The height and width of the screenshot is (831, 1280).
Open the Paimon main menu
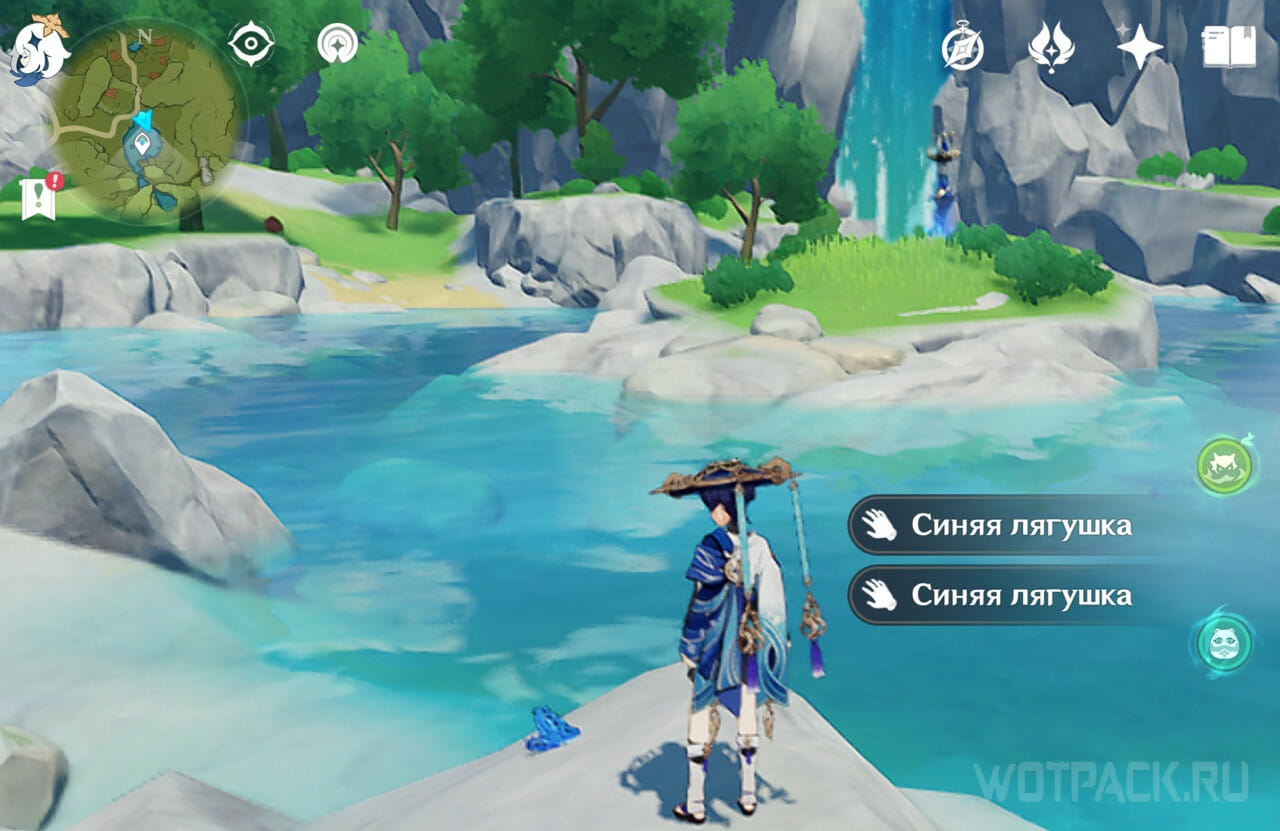pyautogui.click(x=40, y=48)
